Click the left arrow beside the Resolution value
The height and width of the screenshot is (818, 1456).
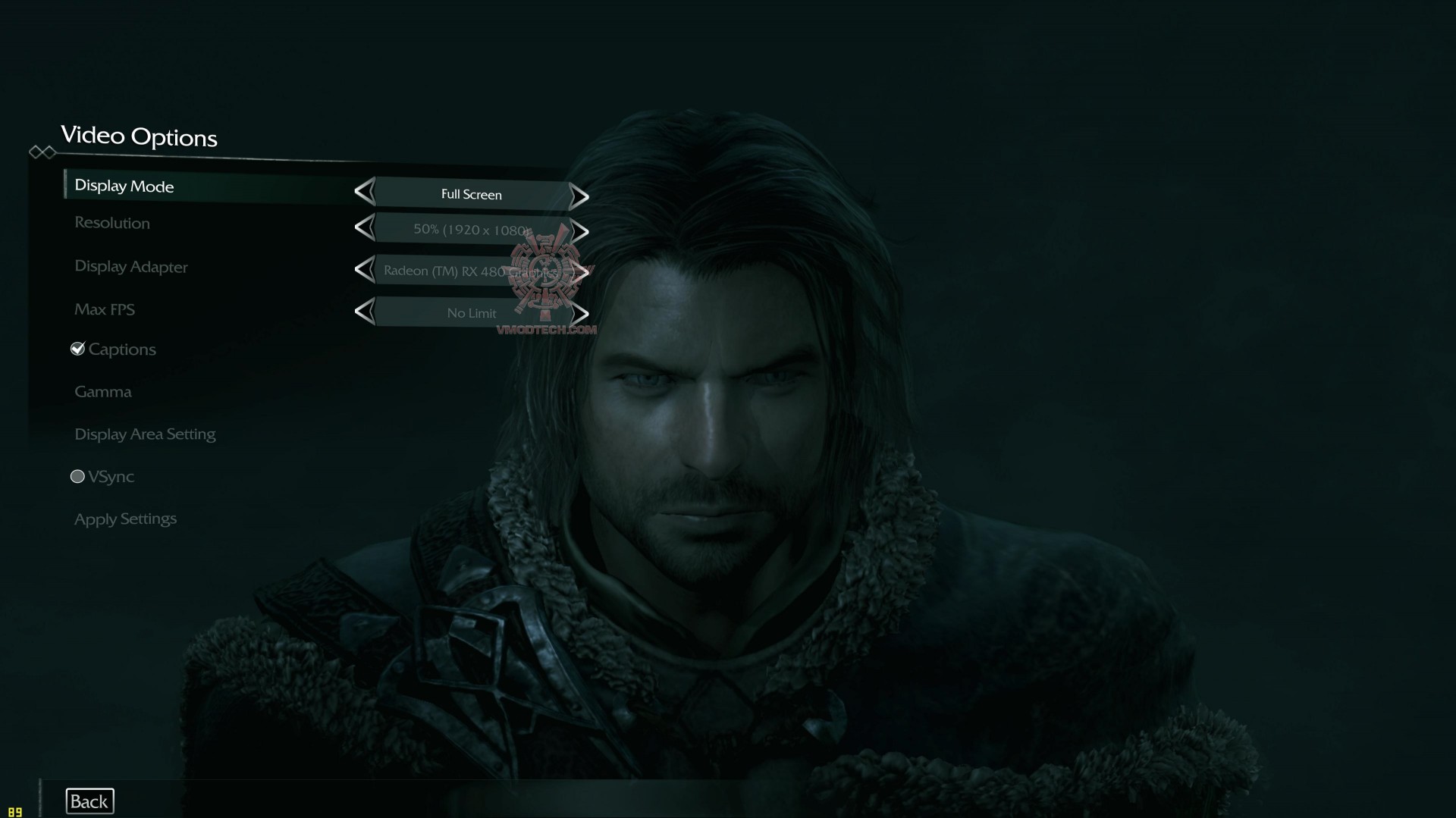point(366,229)
